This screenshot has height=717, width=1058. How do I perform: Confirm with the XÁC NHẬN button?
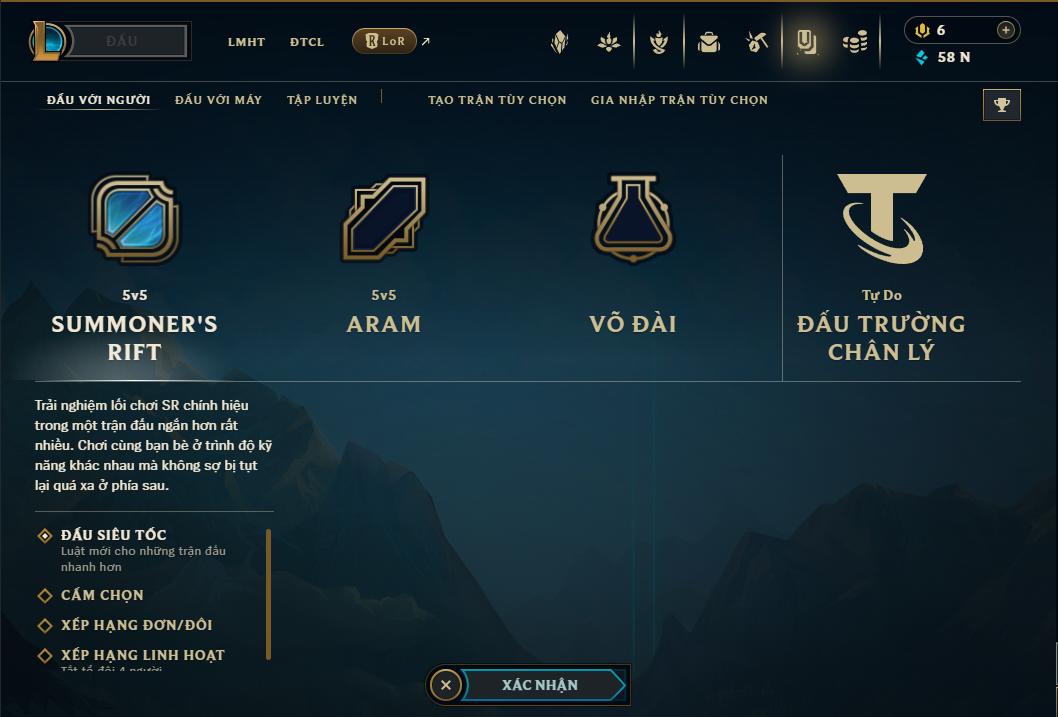[540, 685]
